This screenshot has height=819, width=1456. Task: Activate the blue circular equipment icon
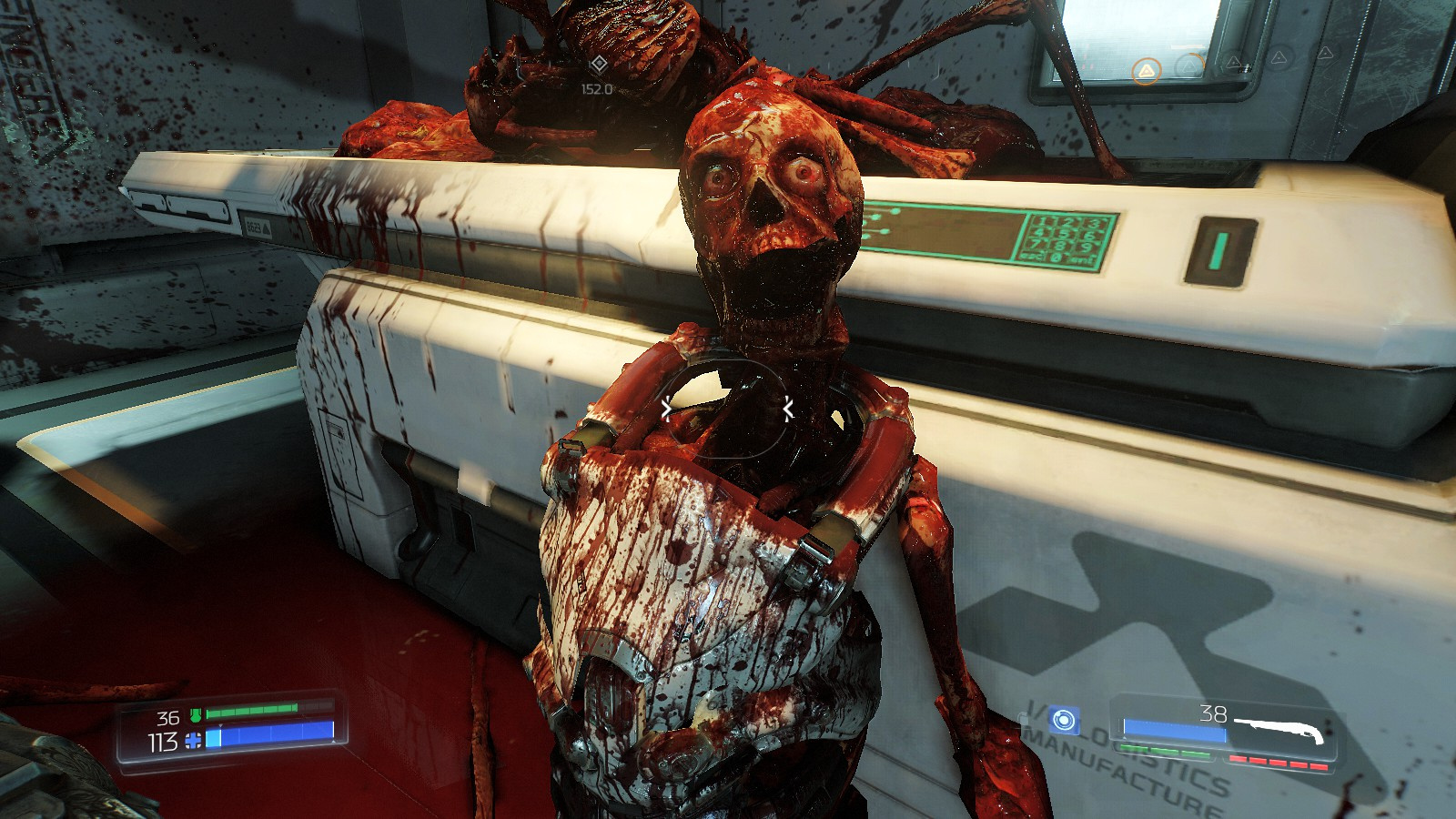click(1061, 721)
